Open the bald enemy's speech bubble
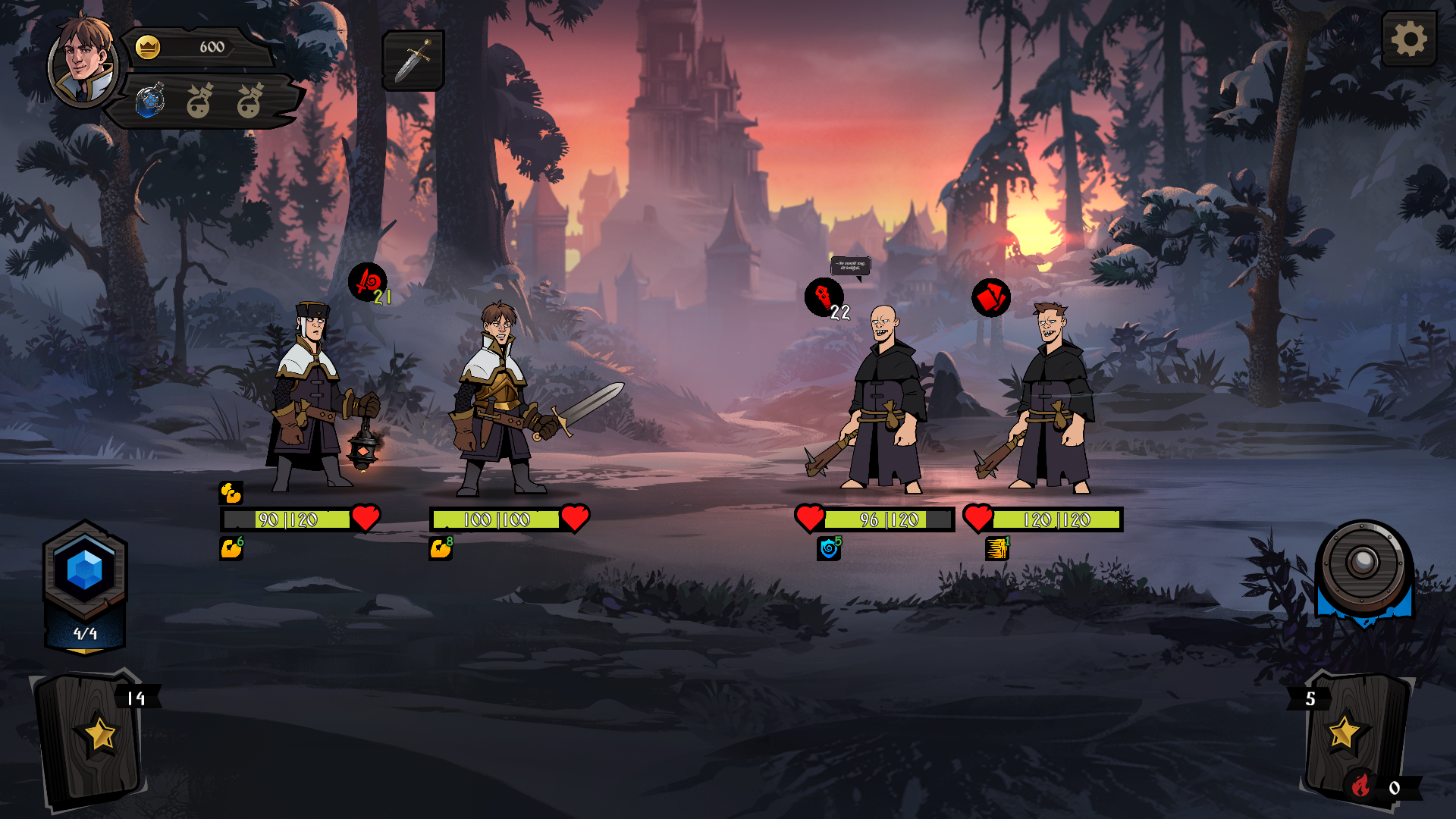The width and height of the screenshot is (1456, 819). click(850, 266)
